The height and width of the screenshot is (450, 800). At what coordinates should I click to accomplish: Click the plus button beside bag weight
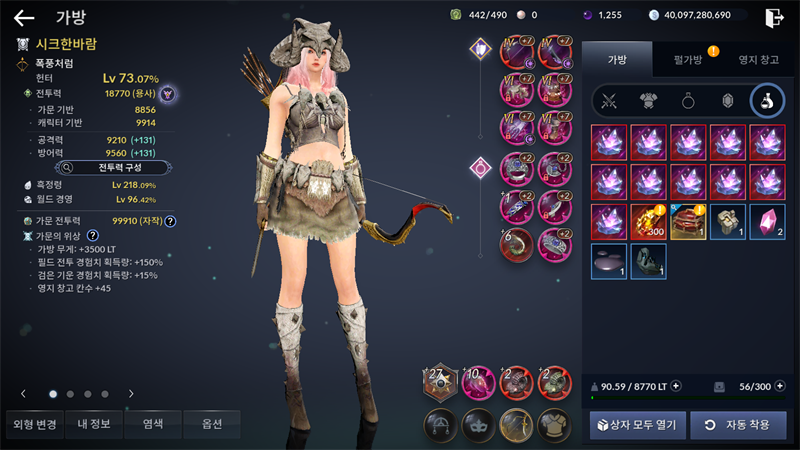[676, 386]
